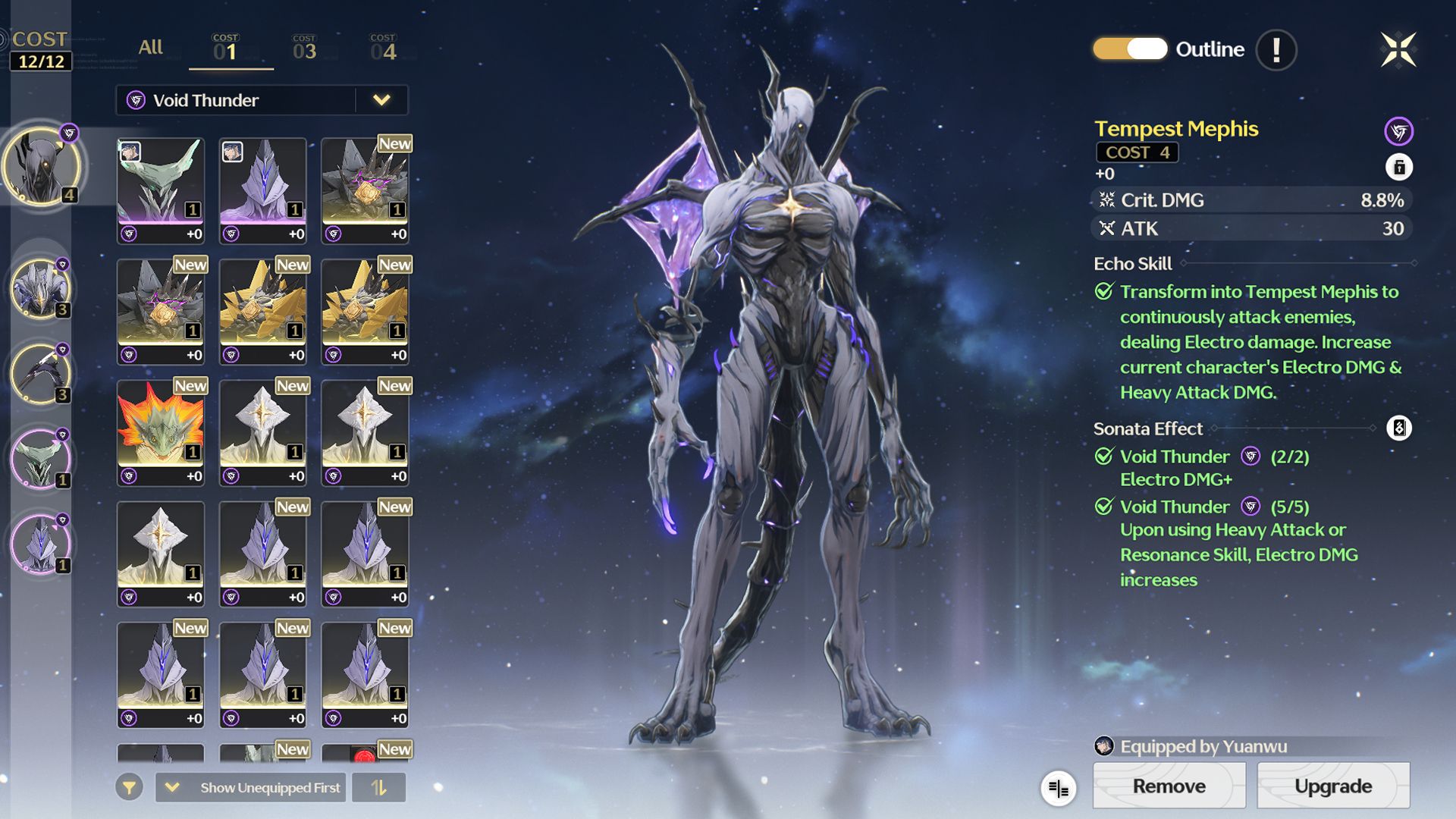Open the Cost 04 tab
Image resolution: width=1456 pixels, height=819 pixels.
pyautogui.click(x=383, y=49)
